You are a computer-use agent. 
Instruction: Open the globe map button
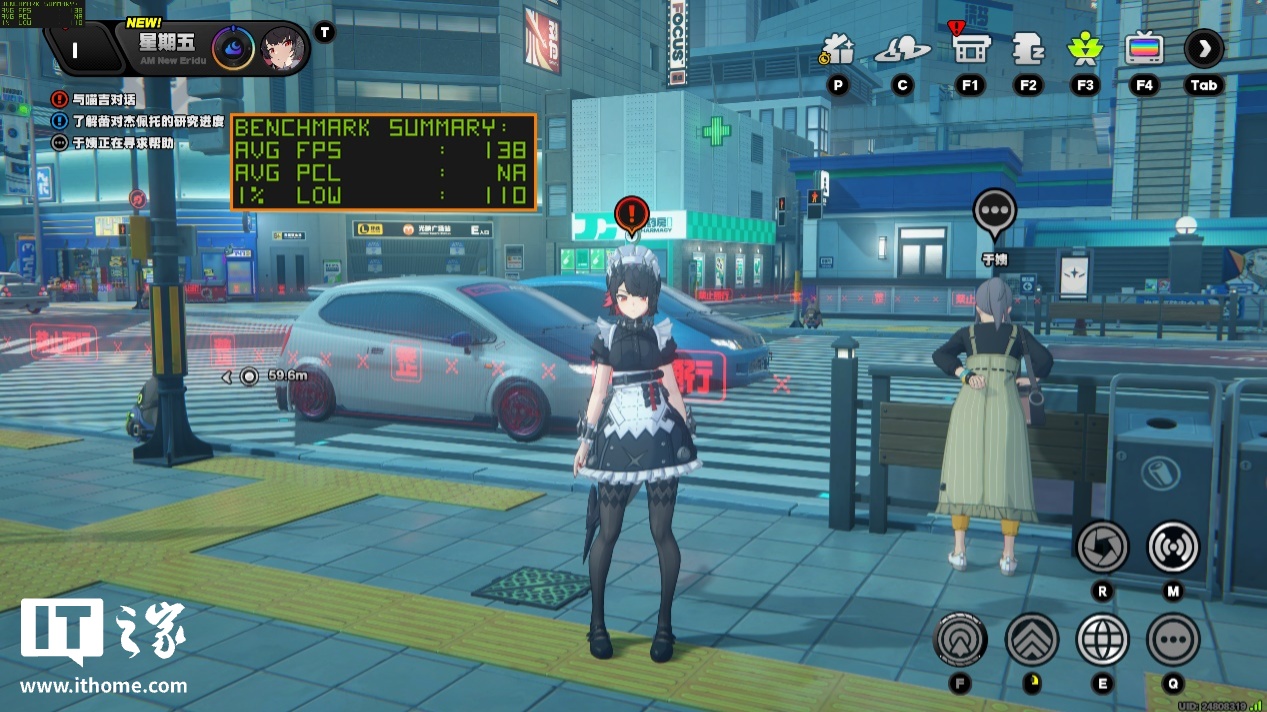pyautogui.click(x=1102, y=640)
